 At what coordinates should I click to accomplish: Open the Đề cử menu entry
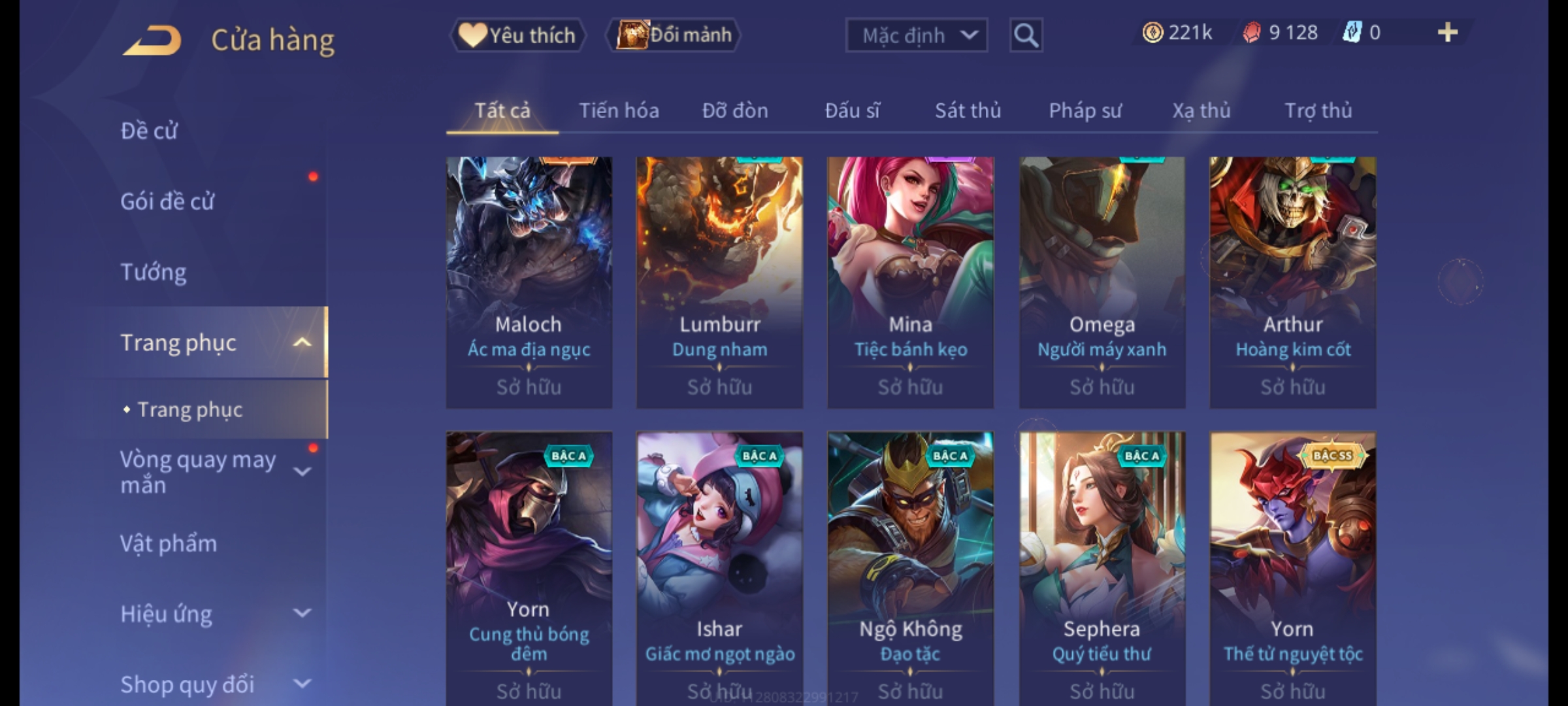(149, 131)
